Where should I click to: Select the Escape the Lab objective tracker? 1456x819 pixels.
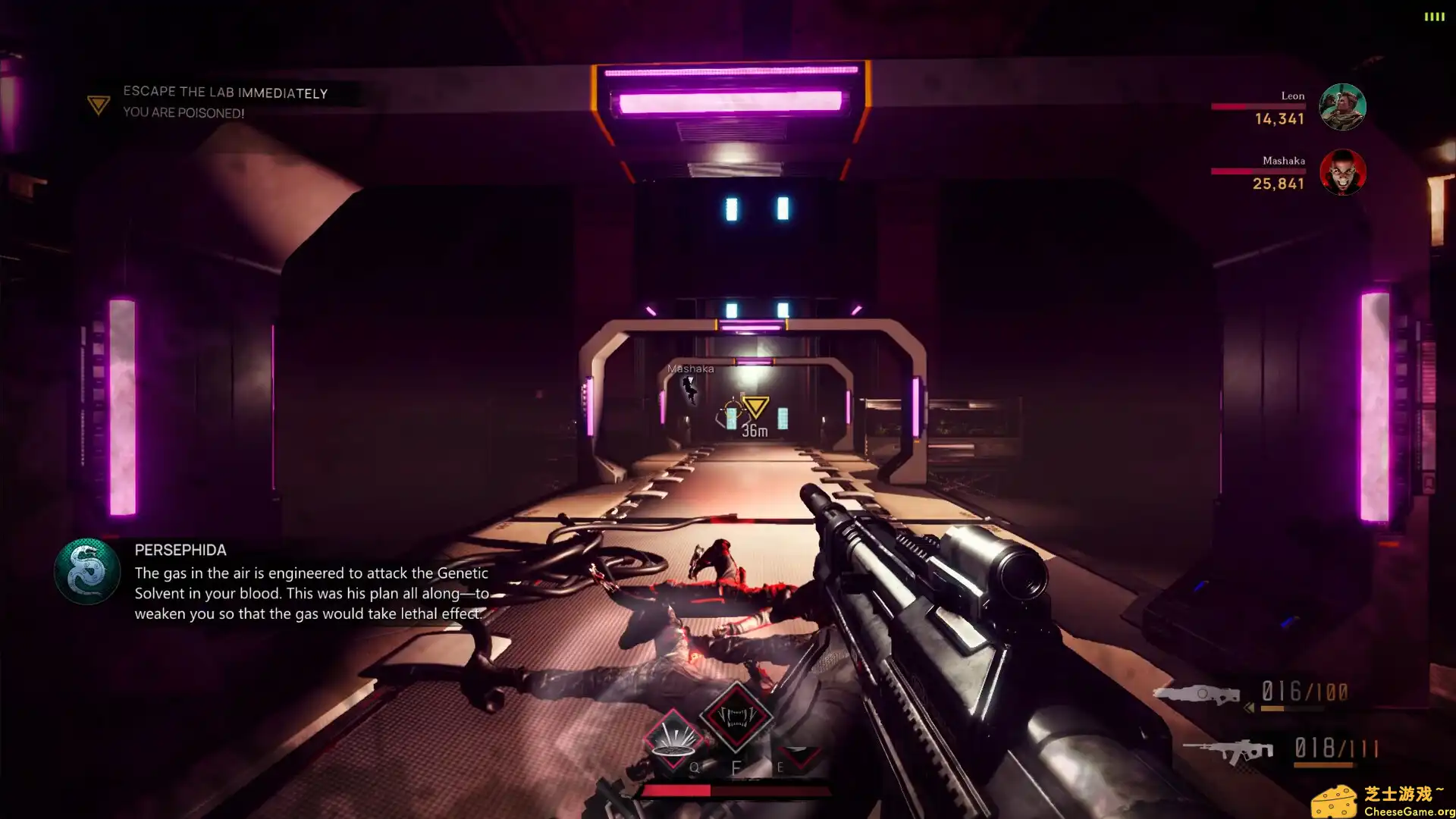[x=225, y=93]
